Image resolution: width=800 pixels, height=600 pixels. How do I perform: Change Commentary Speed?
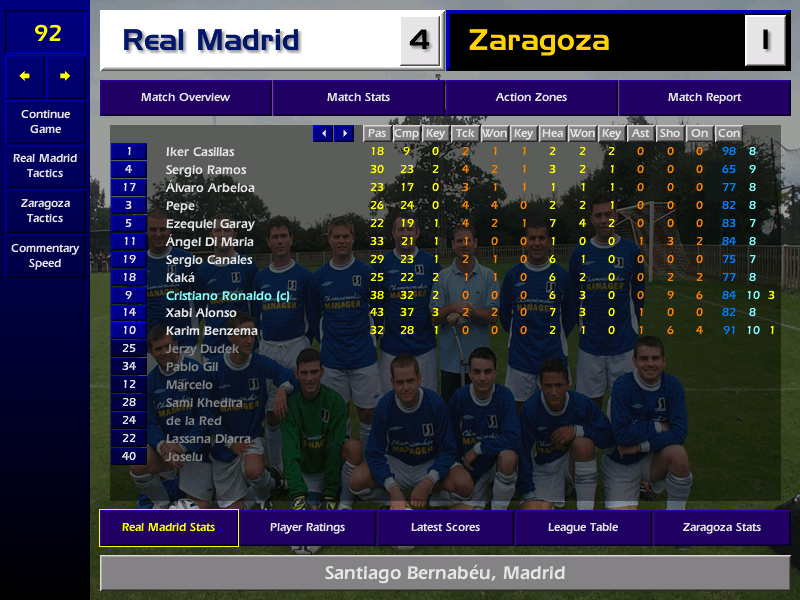pos(45,256)
